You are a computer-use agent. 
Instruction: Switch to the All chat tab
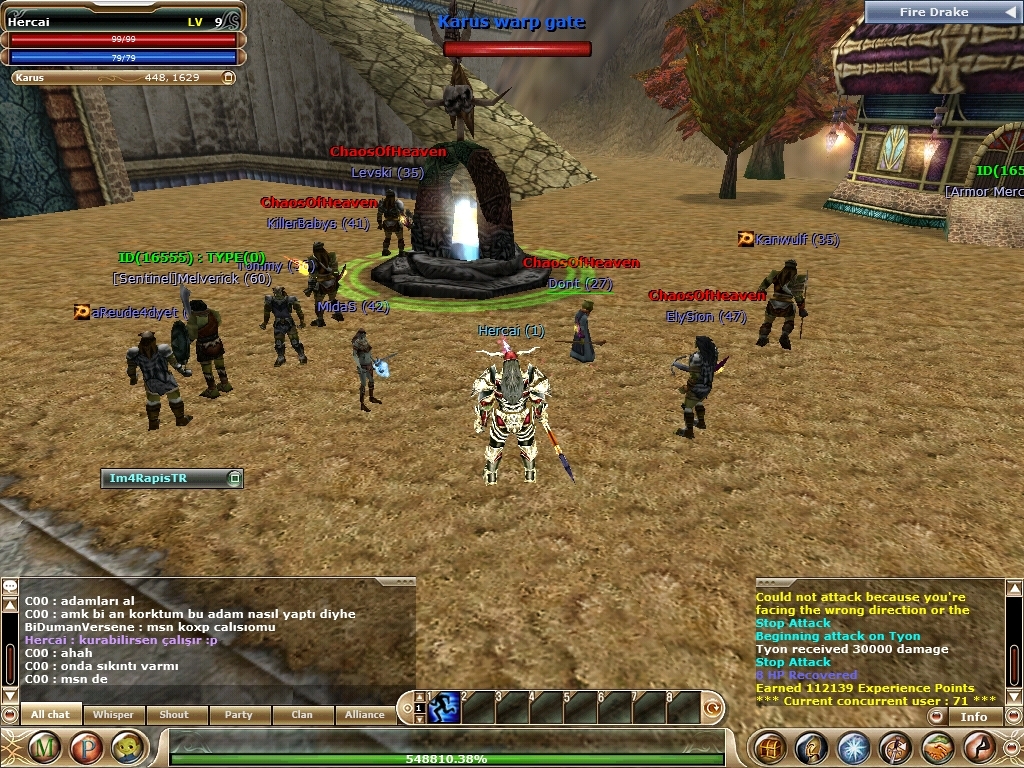[x=50, y=714]
